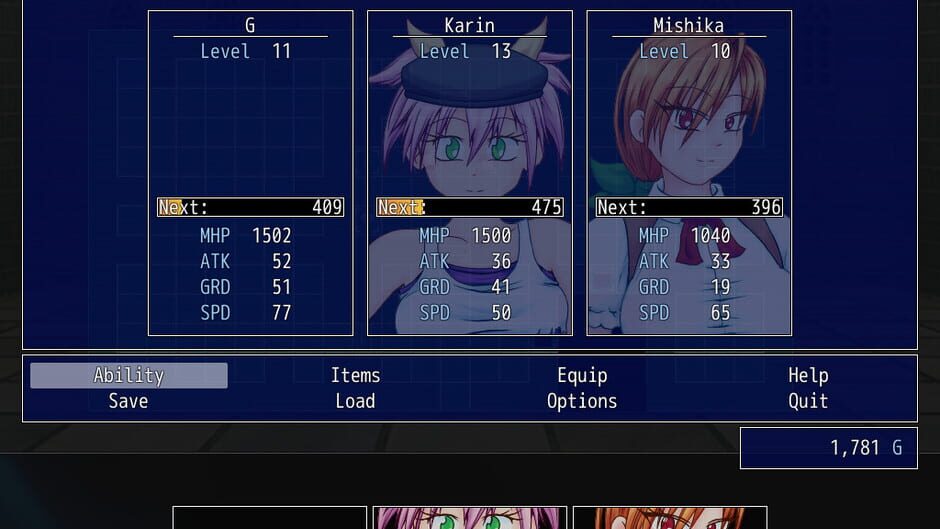Pick Mishika's character panel

[x=689, y=173]
